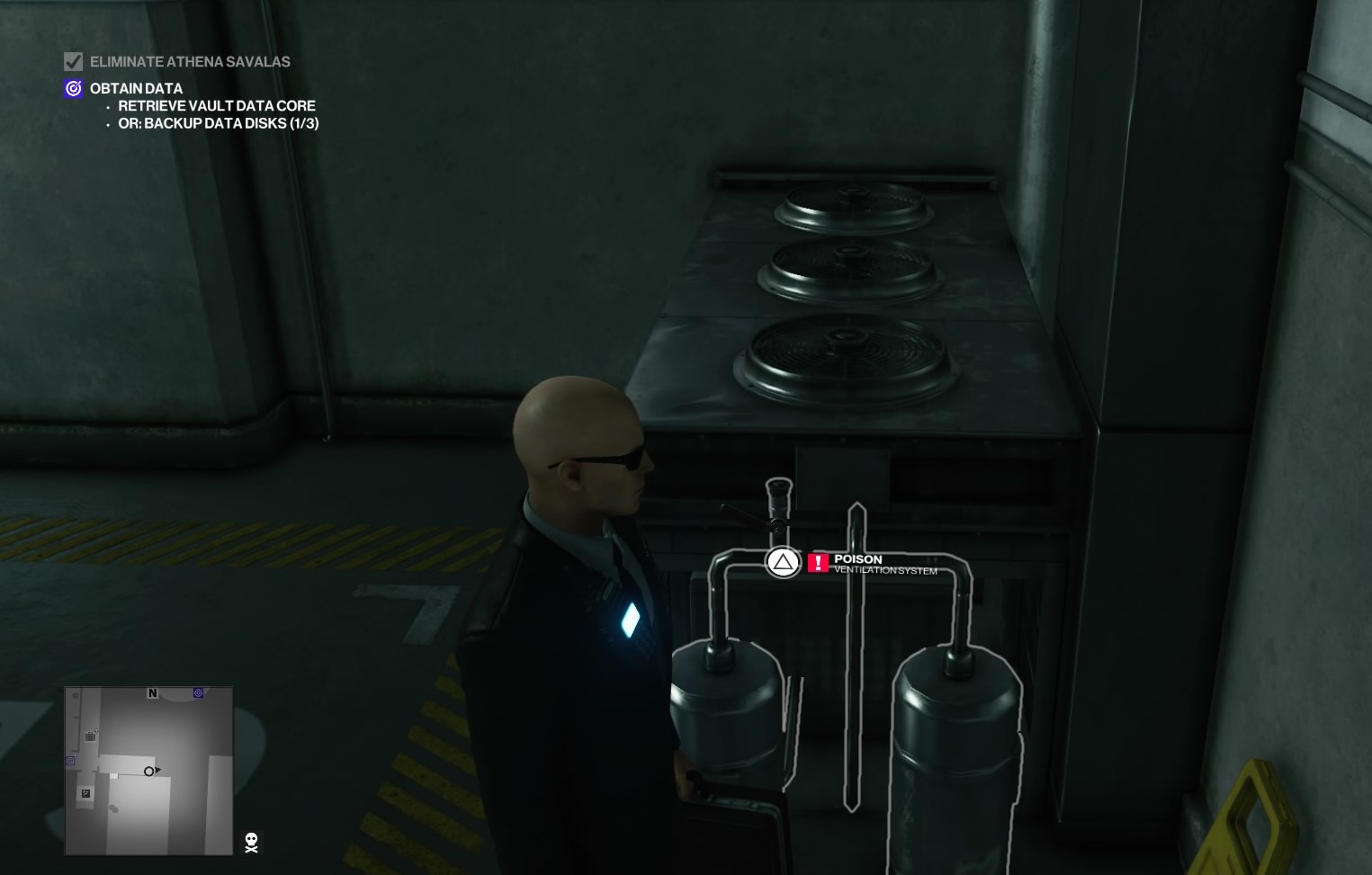Click the N compass indicator on the minimap
The height and width of the screenshot is (875, 1372).
[152, 693]
